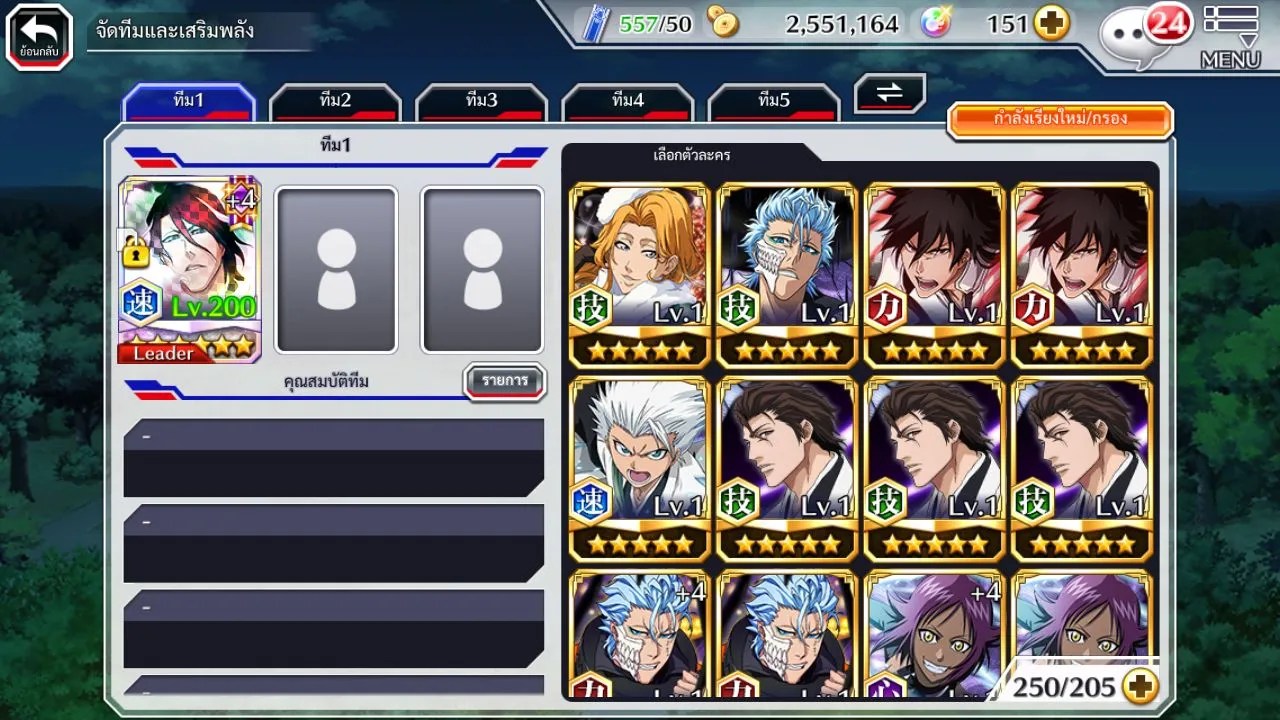Image resolution: width=1280 pixels, height=720 pixels.
Task: Open the MENU in the top corner
Action: [x=1230, y=37]
